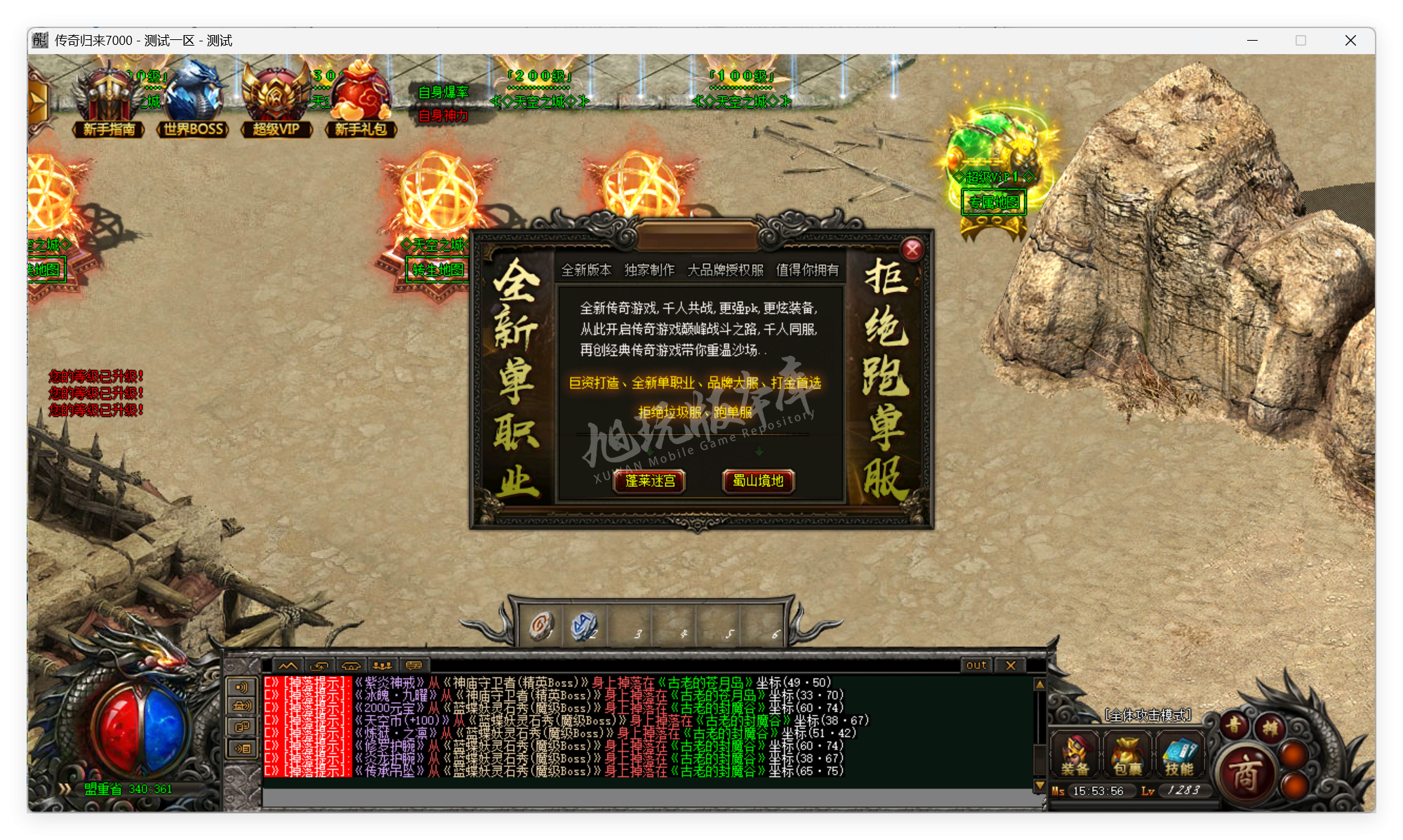Click the 蓬莱迷宫 button
The image size is (1403, 840).
pos(650,482)
